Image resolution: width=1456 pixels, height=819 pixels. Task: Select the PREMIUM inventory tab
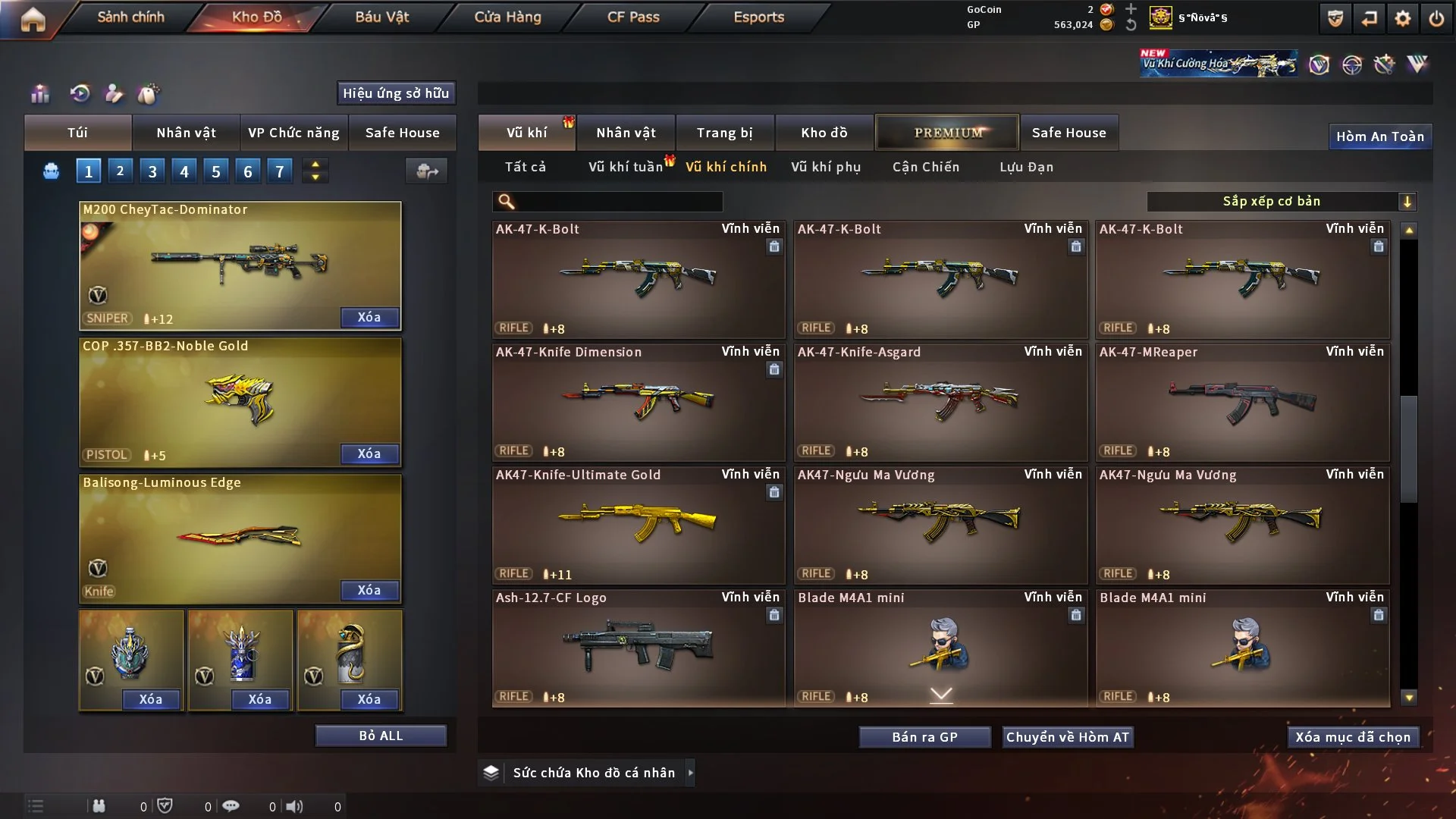[947, 133]
